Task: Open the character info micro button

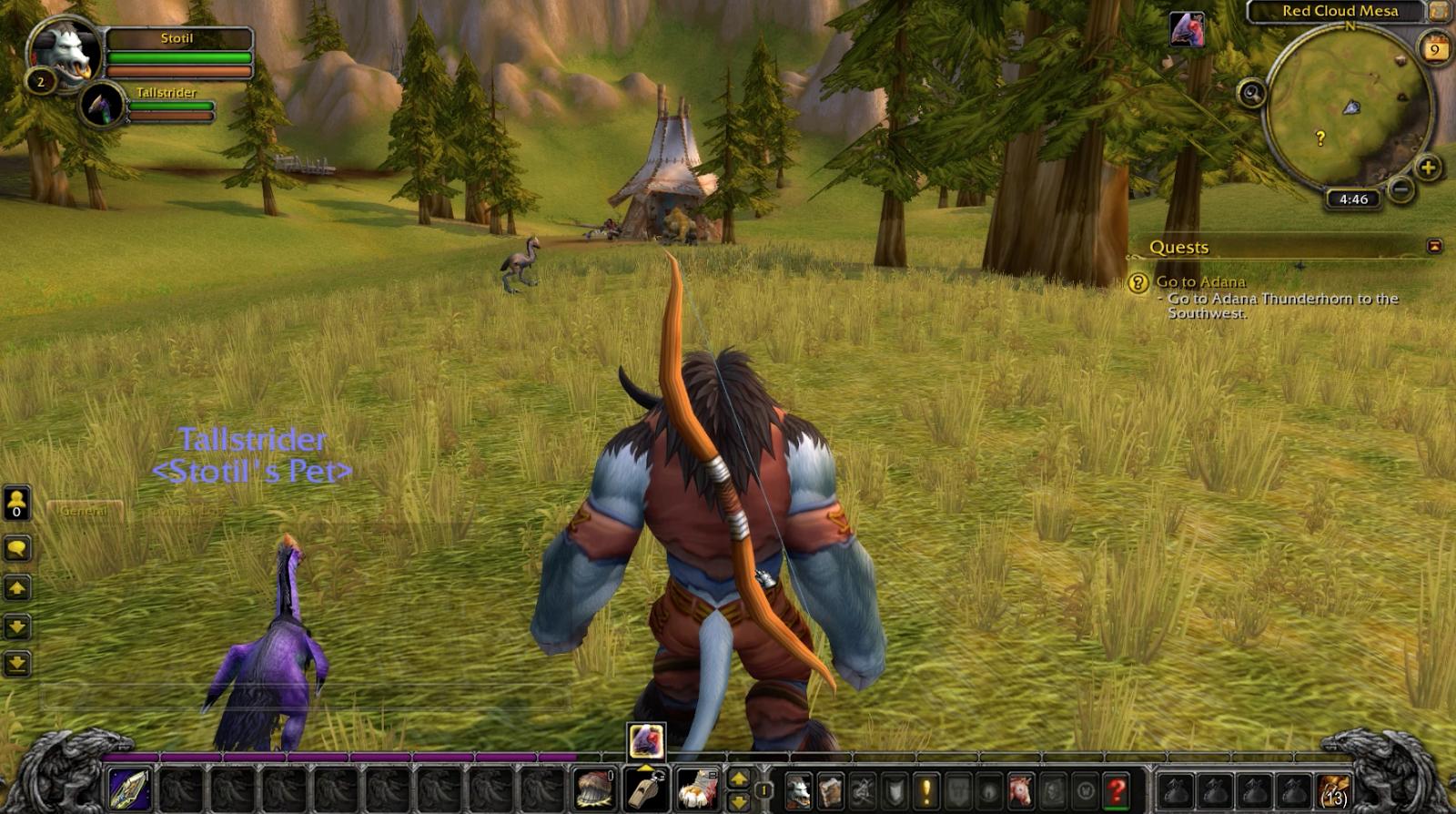Action: pos(798,789)
